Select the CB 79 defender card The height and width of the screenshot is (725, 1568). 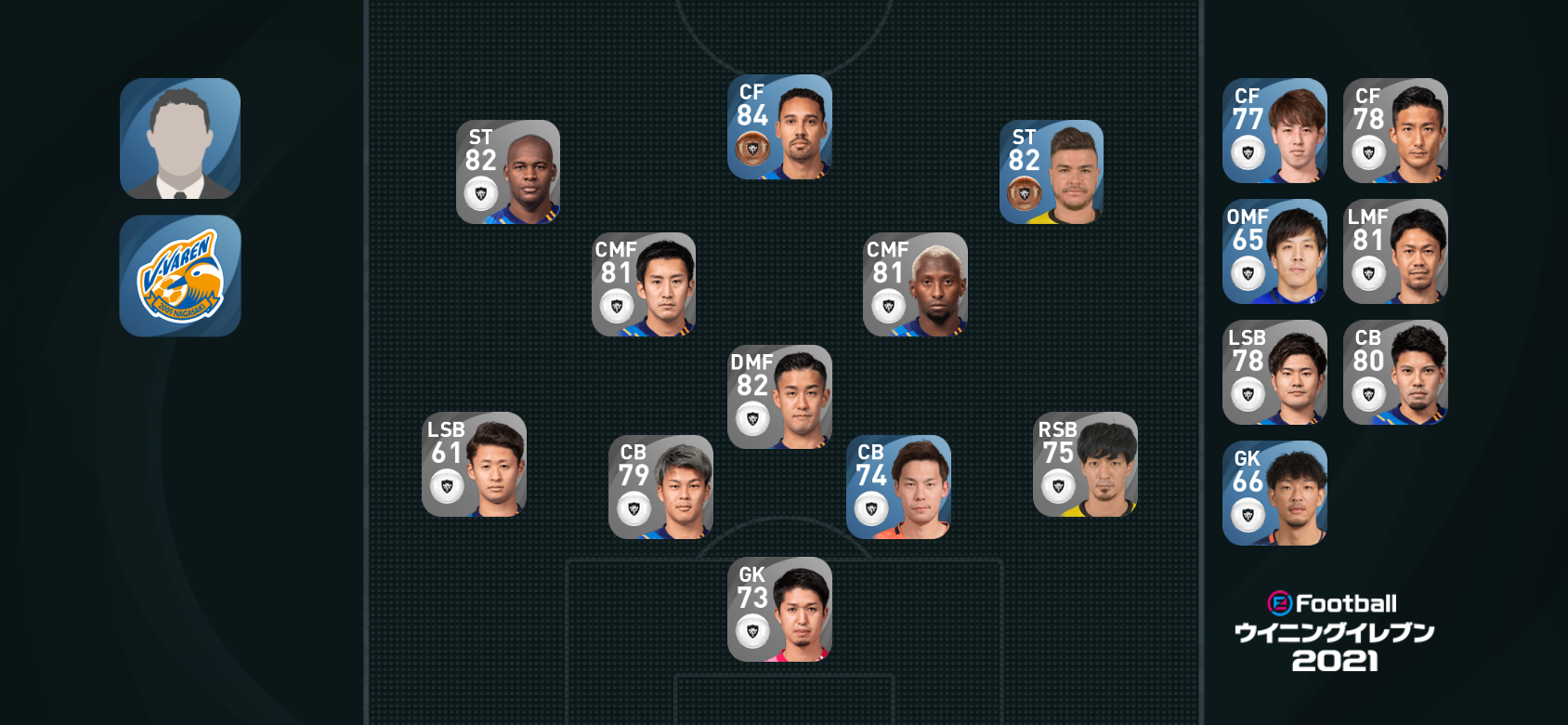point(660,487)
